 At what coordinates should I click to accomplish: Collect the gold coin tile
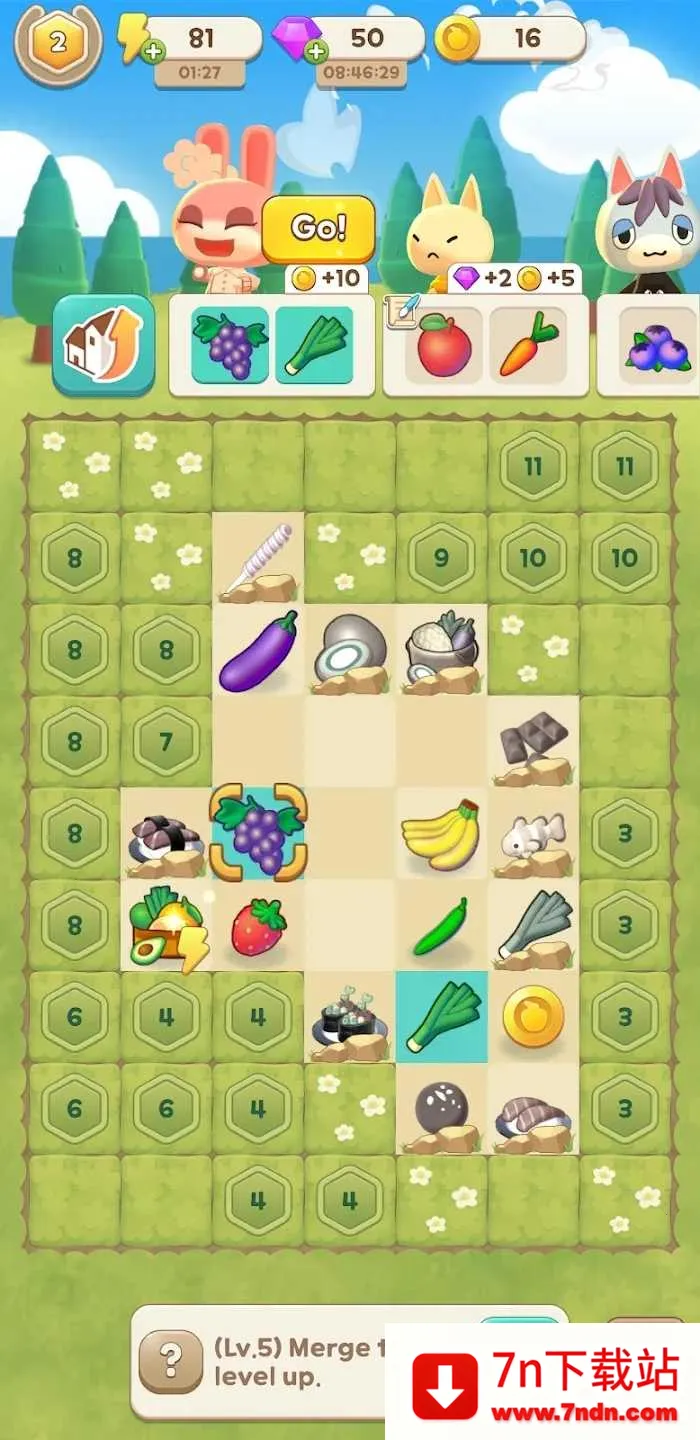coord(533,1017)
